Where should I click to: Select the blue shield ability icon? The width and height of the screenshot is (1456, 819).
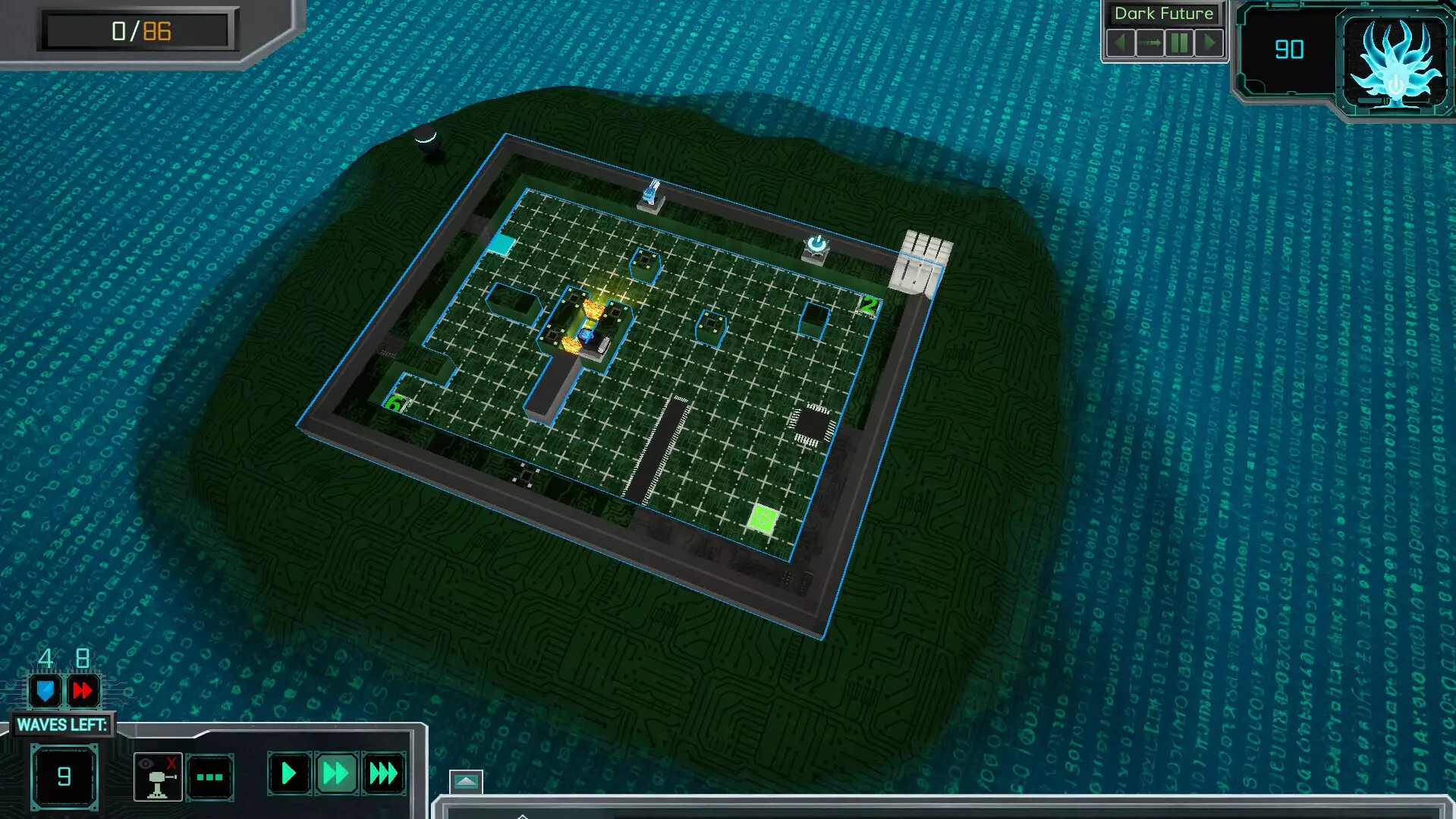[47, 691]
